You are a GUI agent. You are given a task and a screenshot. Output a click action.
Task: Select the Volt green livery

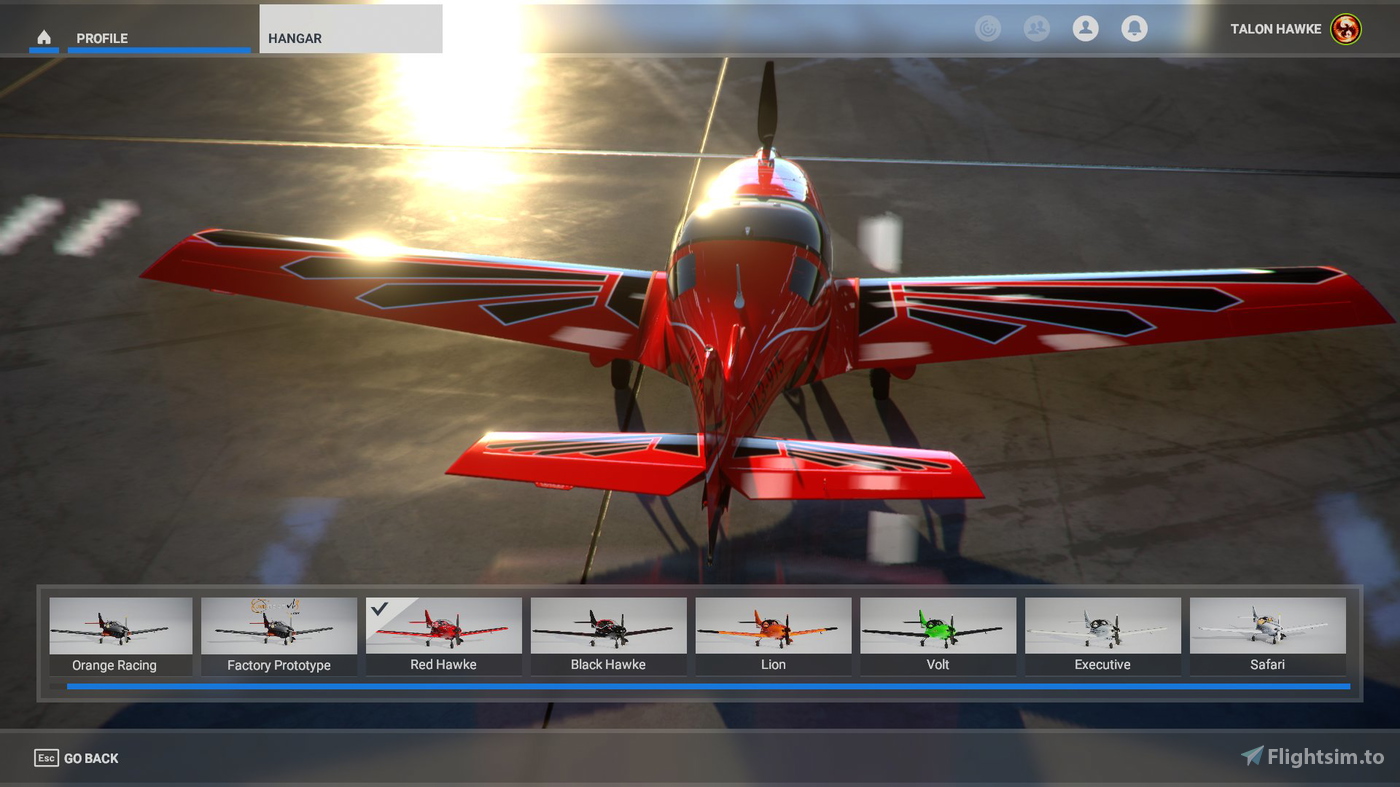pyautogui.click(x=938, y=630)
